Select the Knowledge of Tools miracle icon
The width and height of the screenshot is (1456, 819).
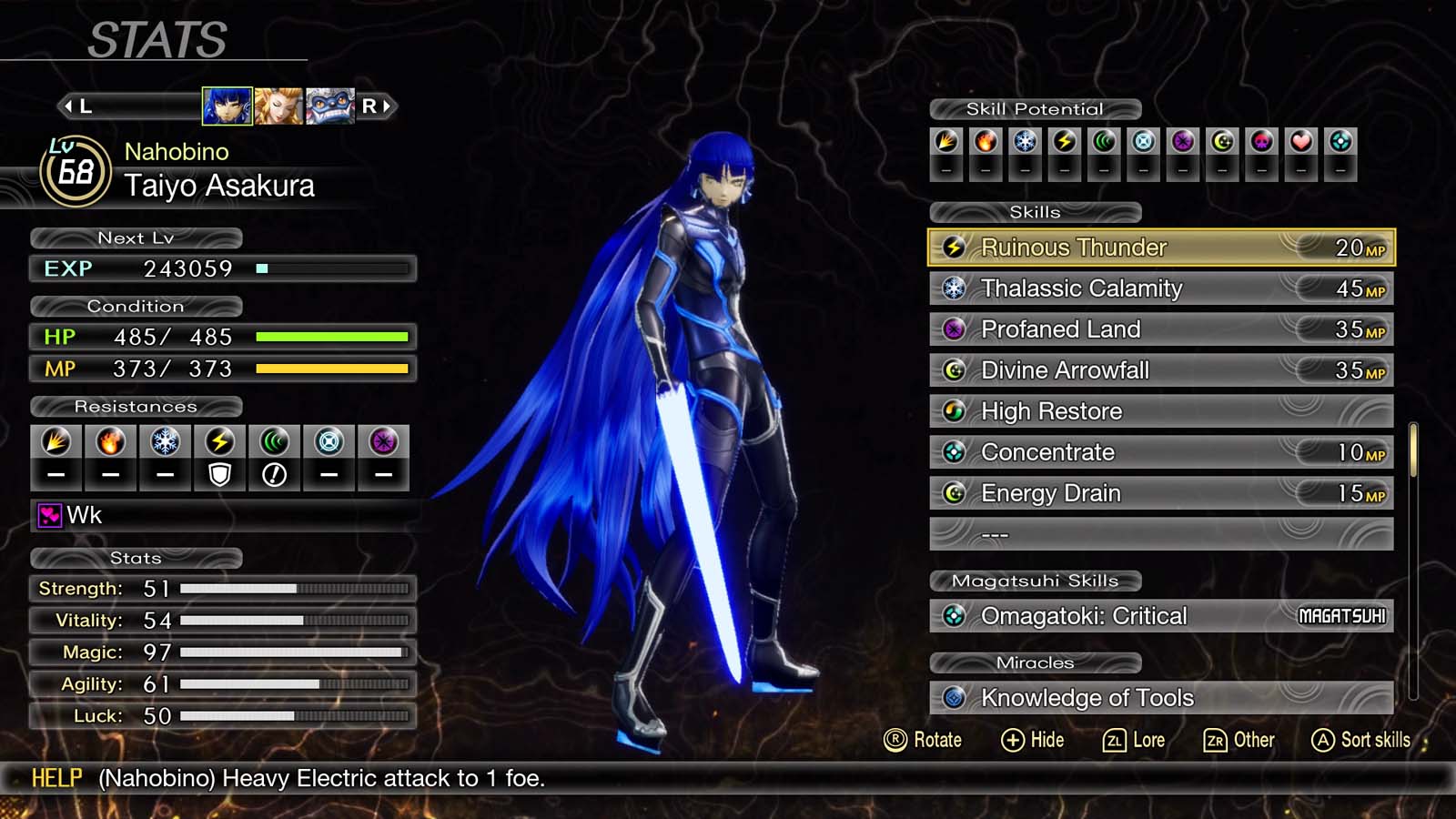[954, 698]
